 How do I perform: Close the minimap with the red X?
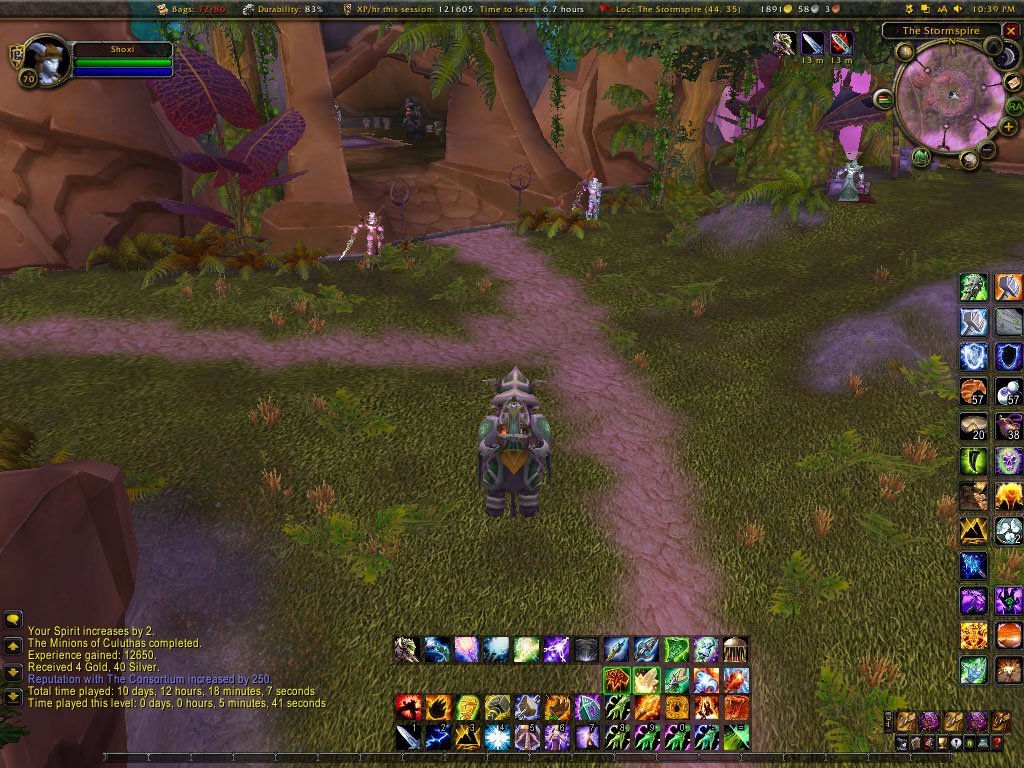(x=1011, y=30)
